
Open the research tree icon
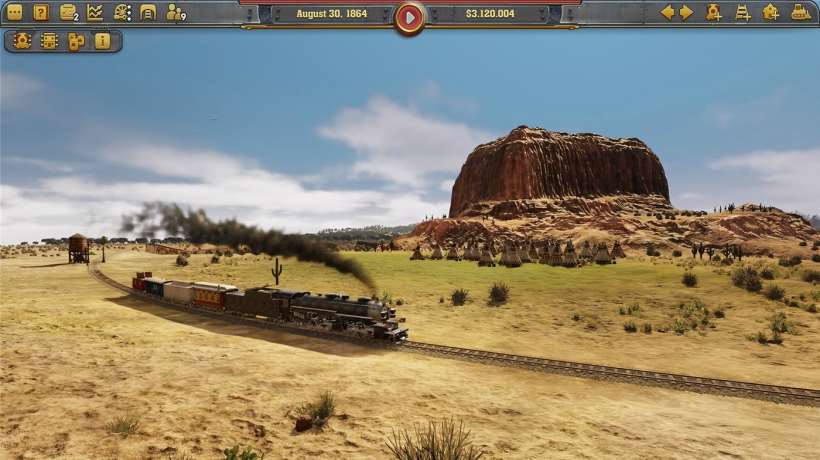pyautogui.click(x=122, y=12)
